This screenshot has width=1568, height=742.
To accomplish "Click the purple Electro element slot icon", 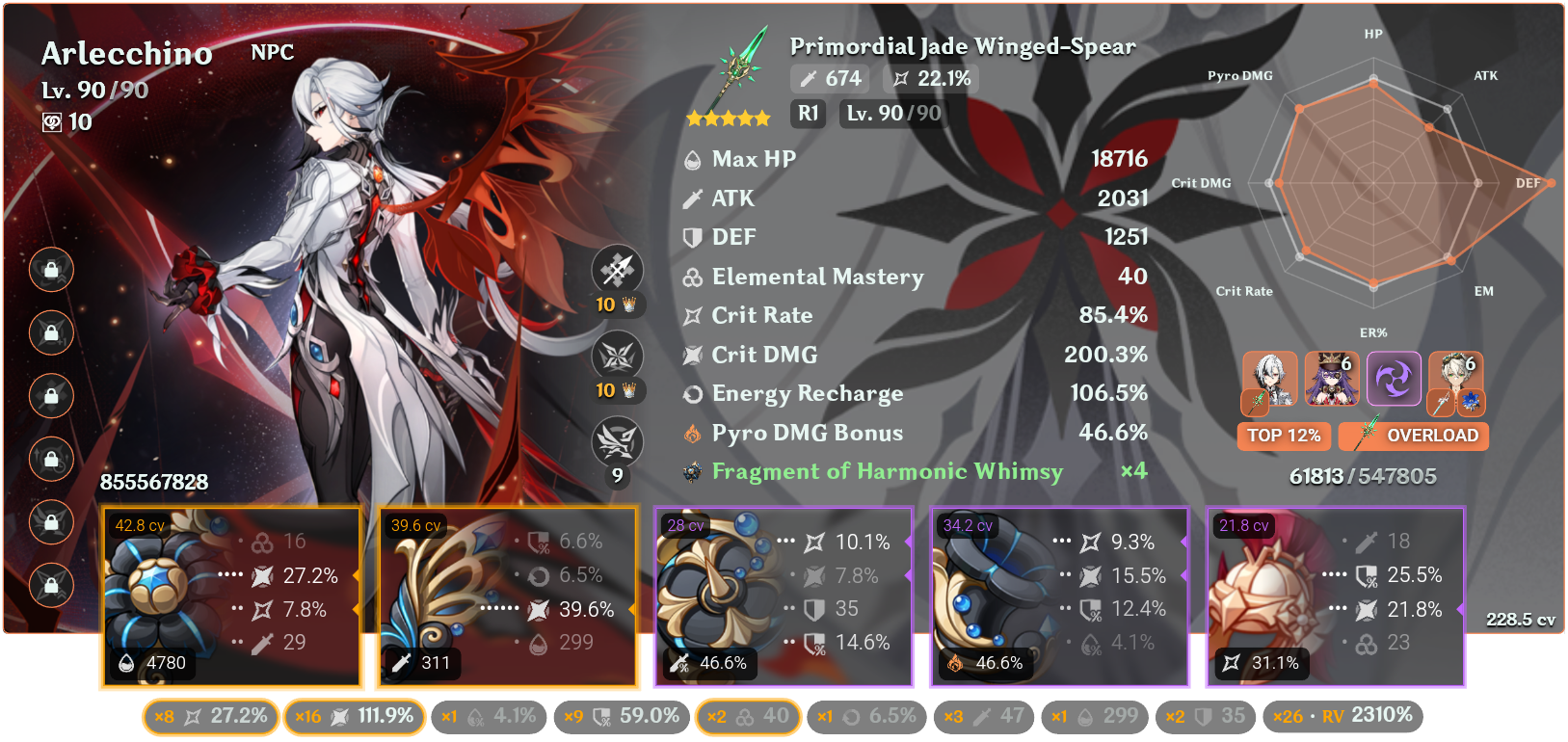I will coord(1395,379).
